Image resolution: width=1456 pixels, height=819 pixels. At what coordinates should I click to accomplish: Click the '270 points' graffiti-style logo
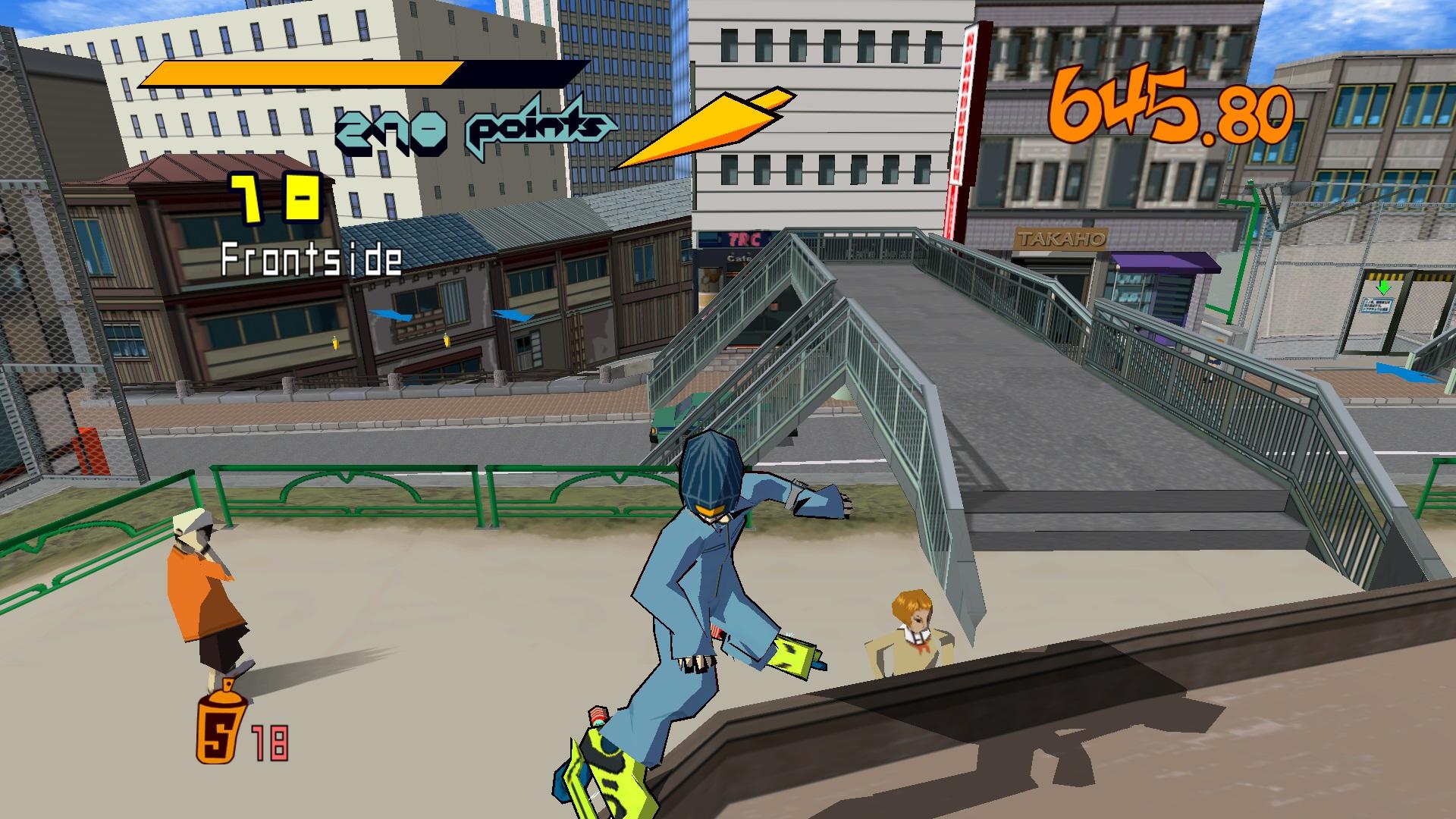click(470, 127)
